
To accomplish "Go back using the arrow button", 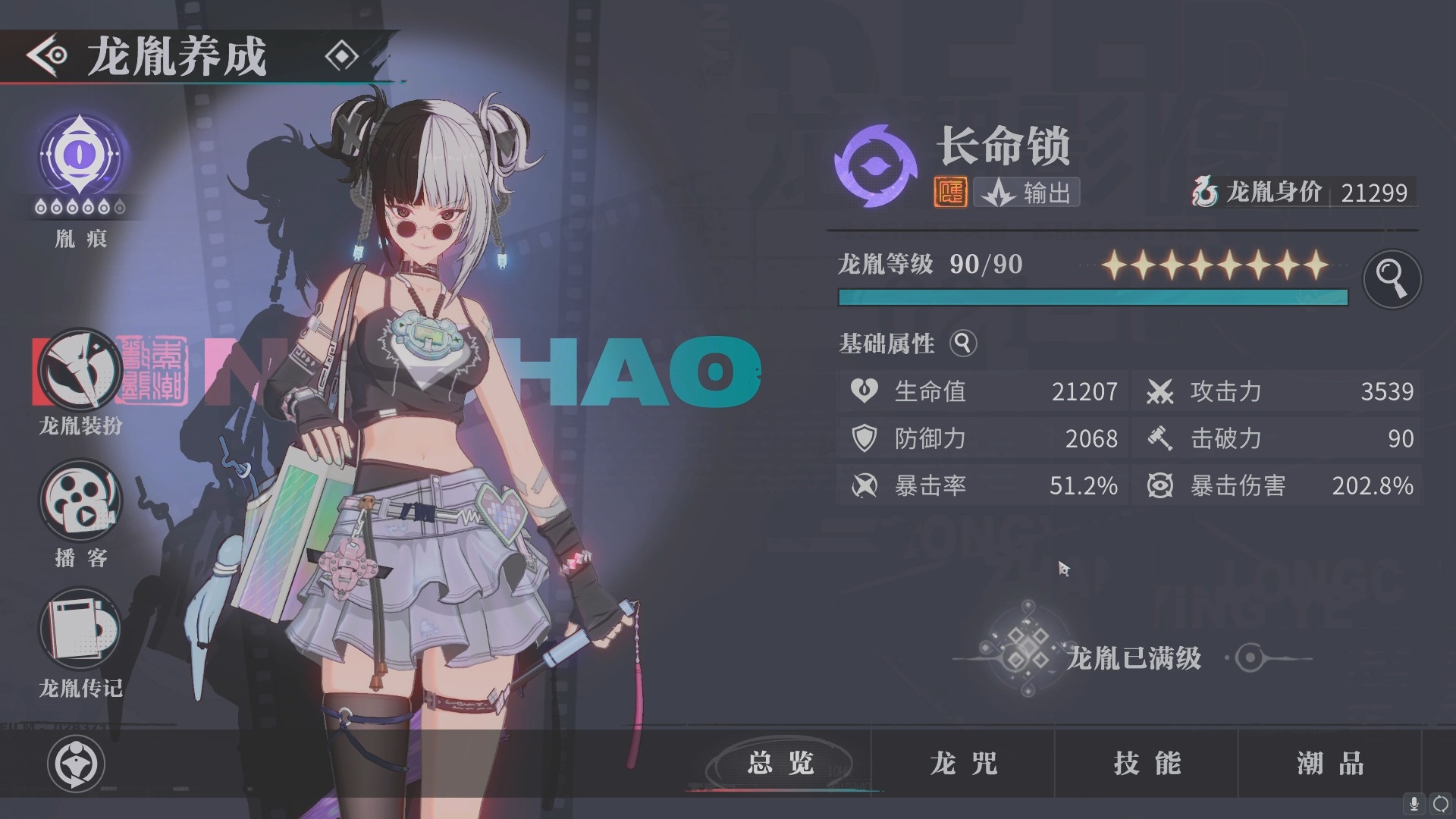I will (47, 55).
